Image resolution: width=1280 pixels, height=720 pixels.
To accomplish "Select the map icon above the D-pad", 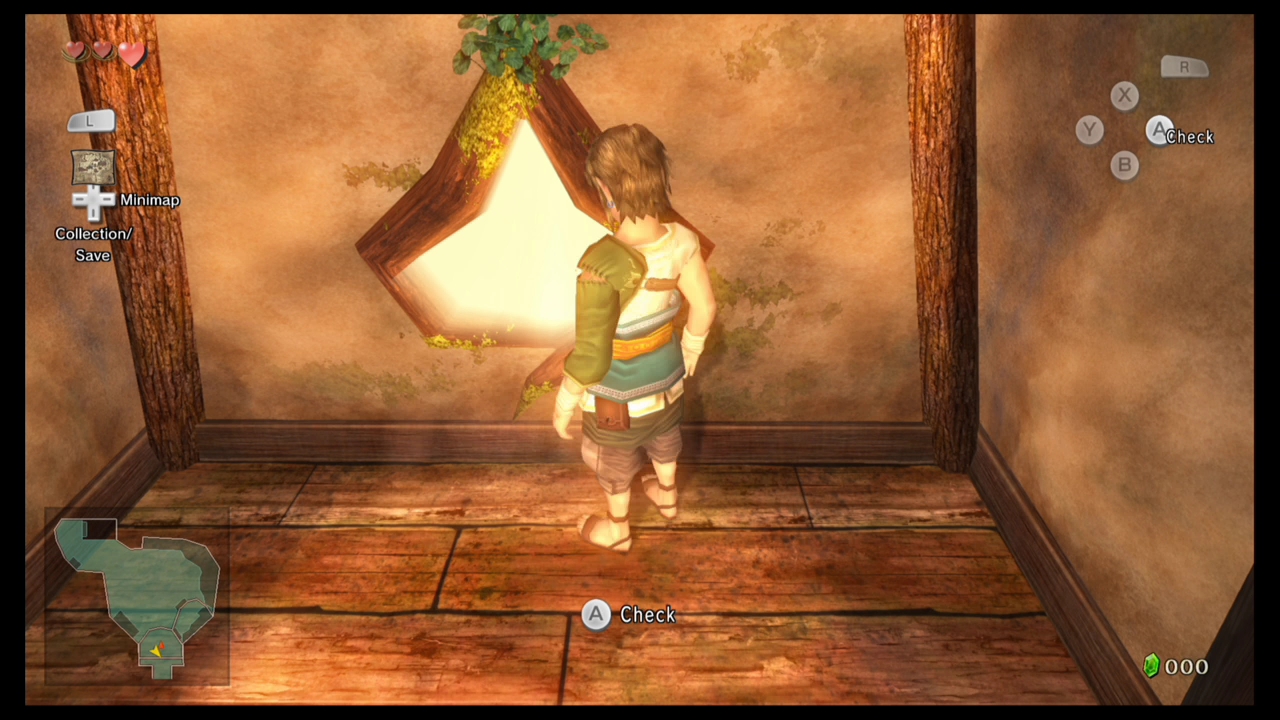I will (93, 168).
